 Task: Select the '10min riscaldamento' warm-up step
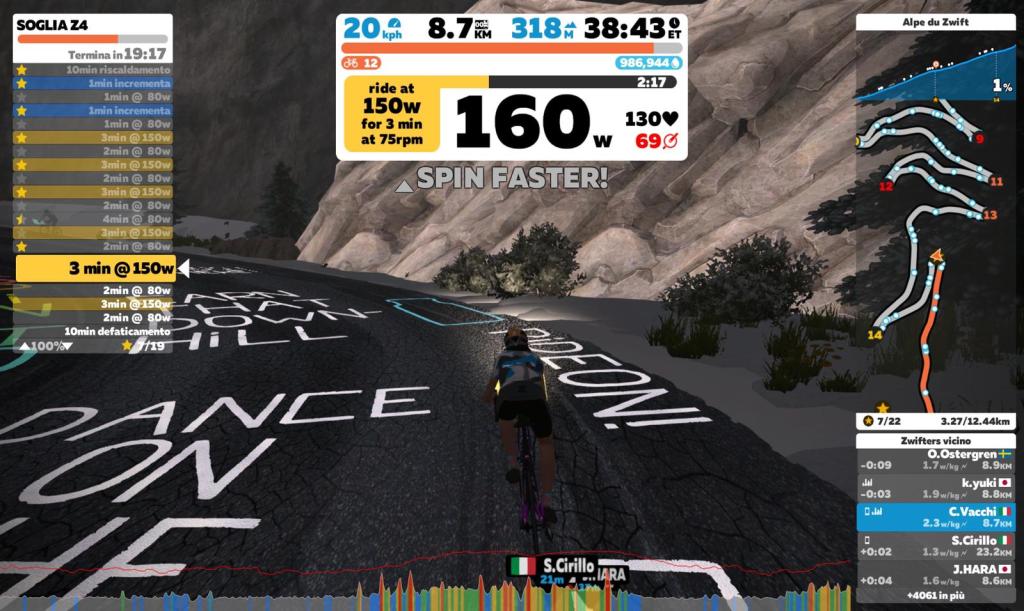point(95,70)
